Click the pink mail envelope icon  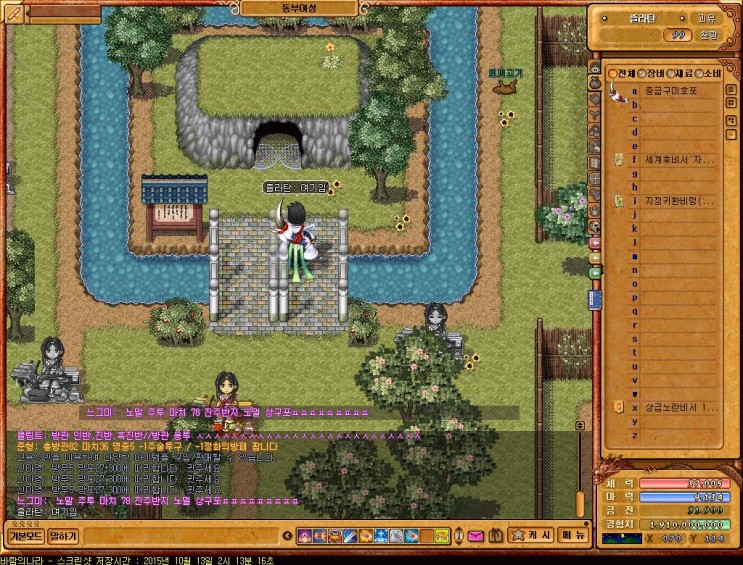pos(475,537)
